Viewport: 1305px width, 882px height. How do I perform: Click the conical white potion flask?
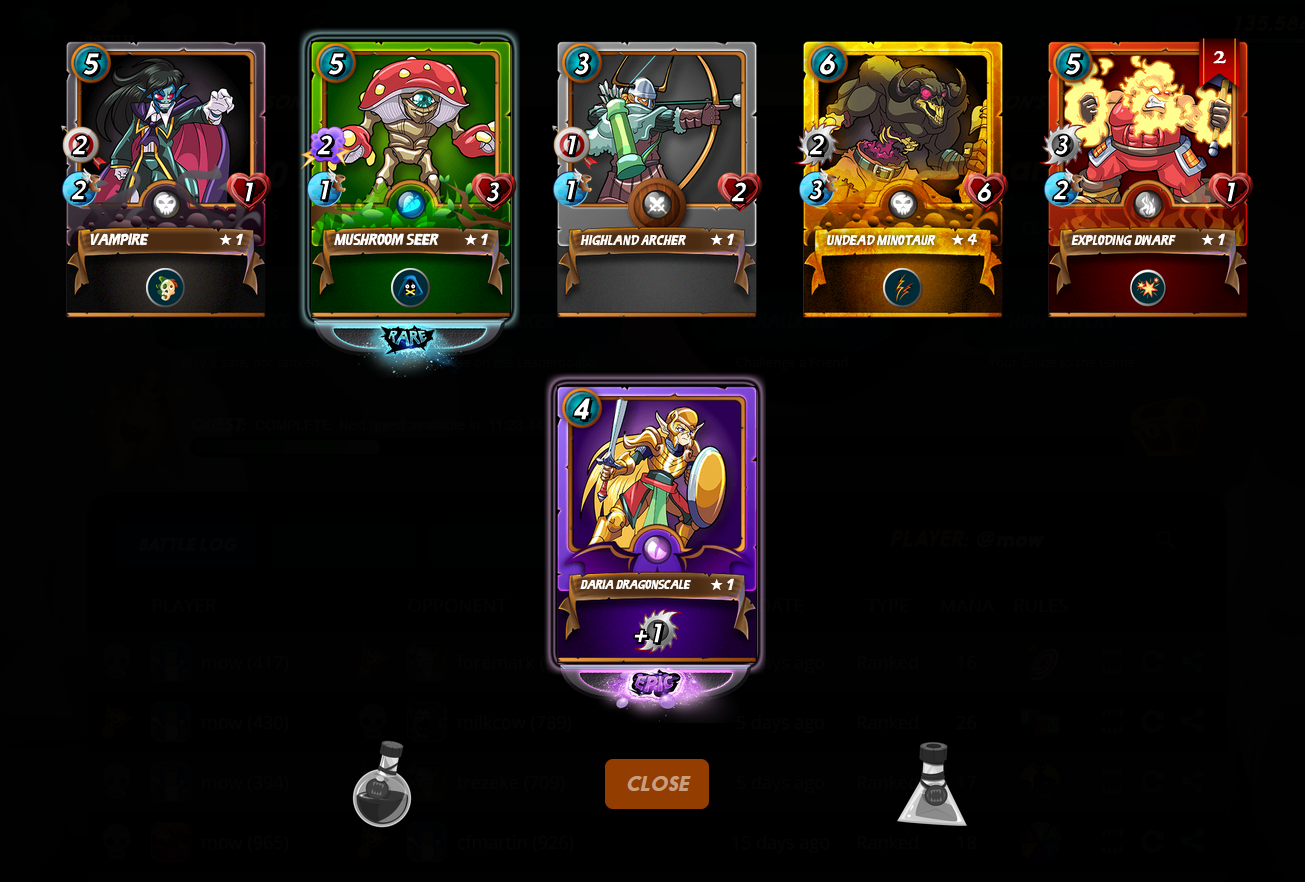tap(932, 786)
